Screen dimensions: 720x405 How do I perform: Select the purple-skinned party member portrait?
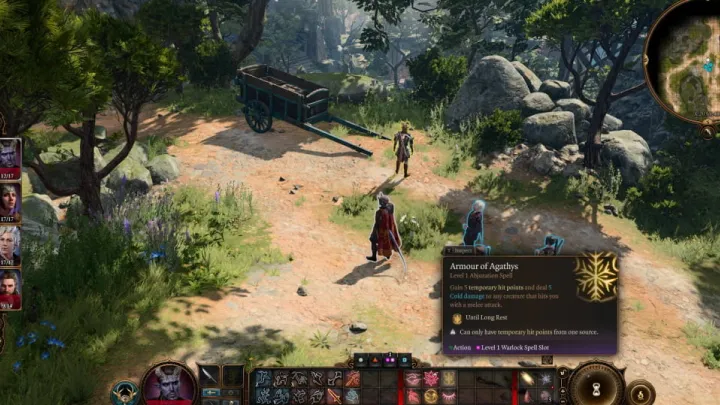(x=9, y=155)
